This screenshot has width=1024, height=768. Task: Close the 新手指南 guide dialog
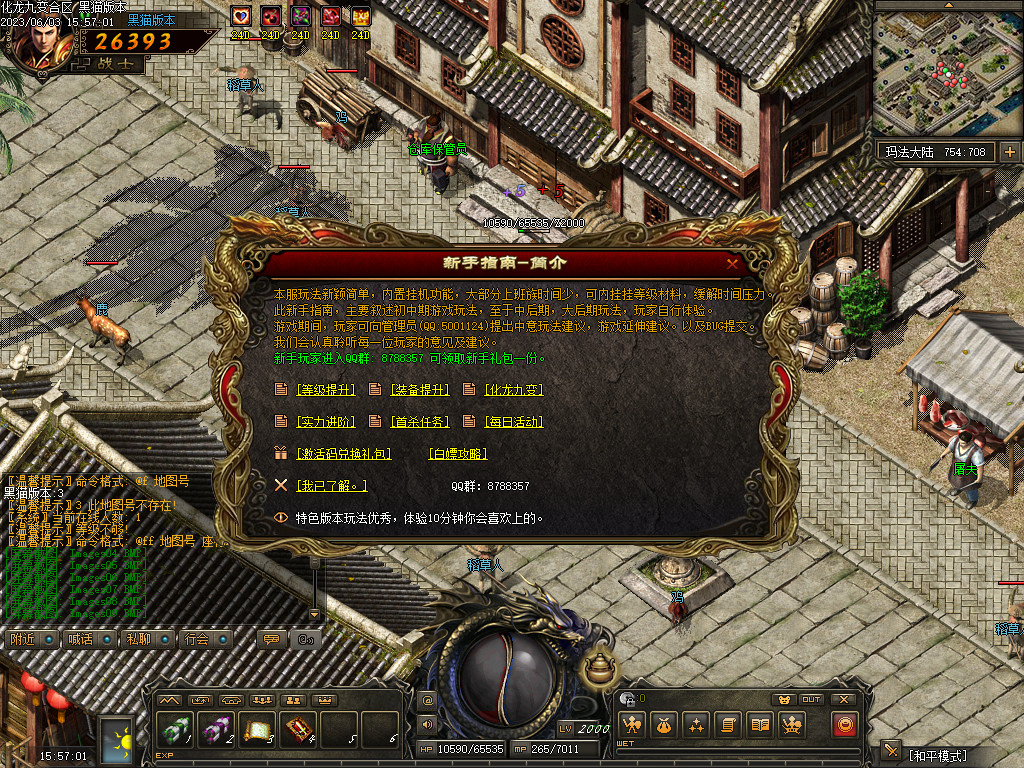(x=733, y=263)
